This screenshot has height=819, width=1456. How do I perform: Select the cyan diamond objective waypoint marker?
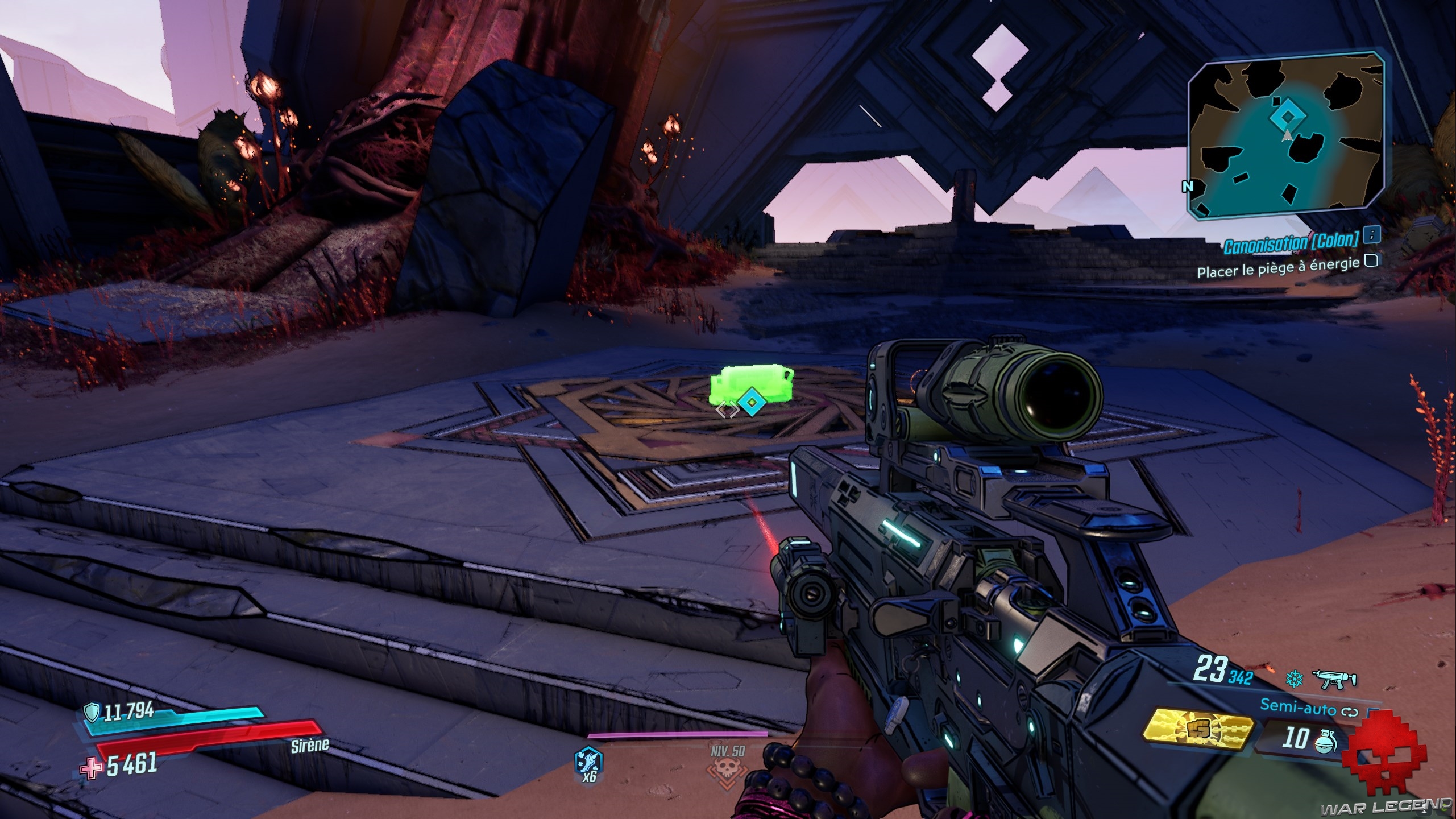752,403
